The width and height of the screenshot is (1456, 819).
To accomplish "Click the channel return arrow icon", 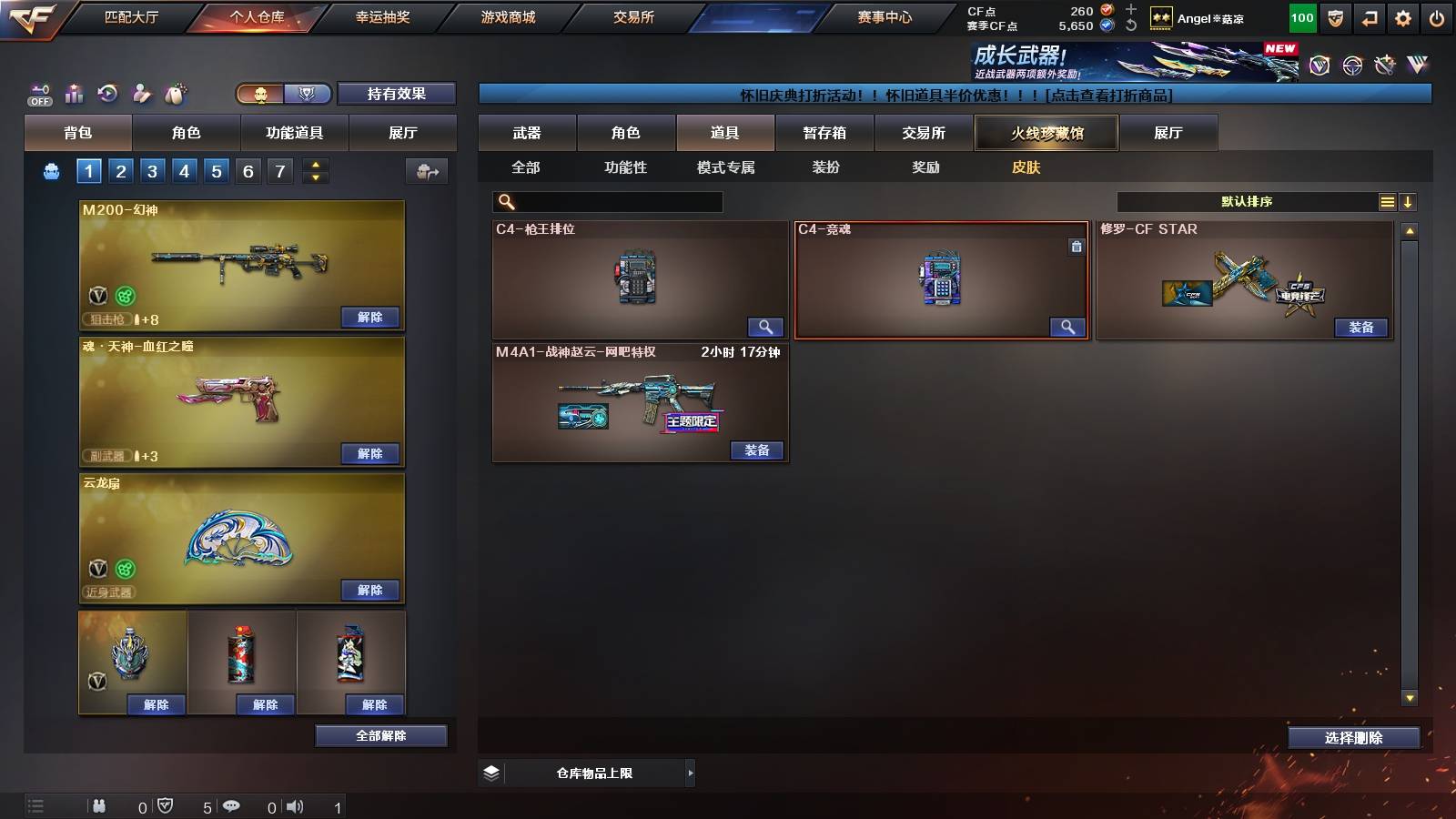I will click(x=1369, y=16).
